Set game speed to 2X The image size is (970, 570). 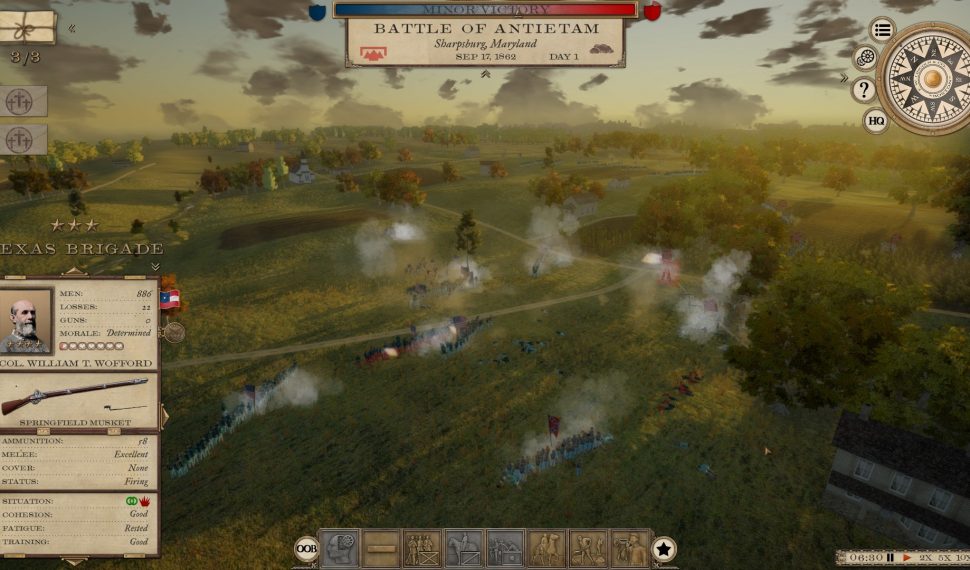[x=924, y=557]
